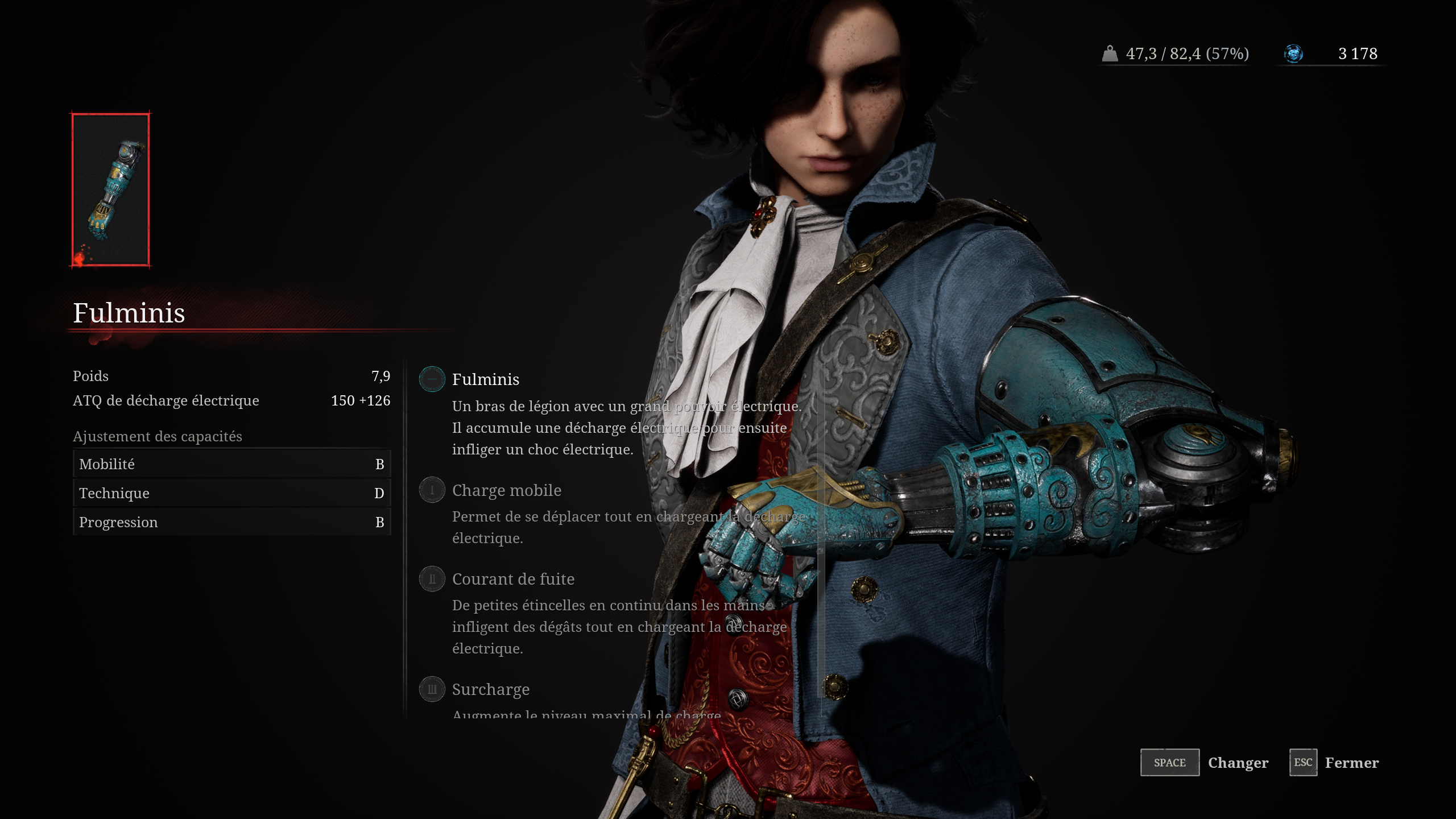This screenshot has height=819, width=1456.
Task: Click the Fulminis title heading
Action: tap(128, 314)
